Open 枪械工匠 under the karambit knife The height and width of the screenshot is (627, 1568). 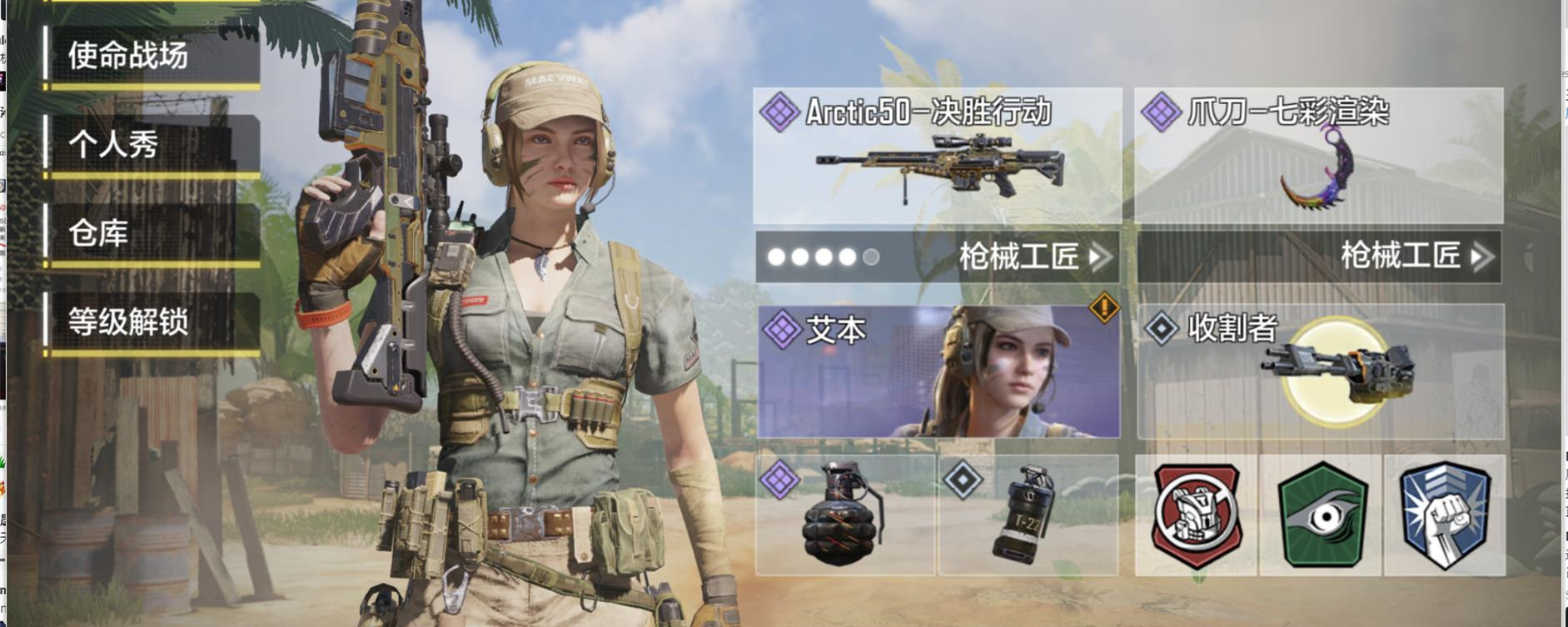(1416, 256)
